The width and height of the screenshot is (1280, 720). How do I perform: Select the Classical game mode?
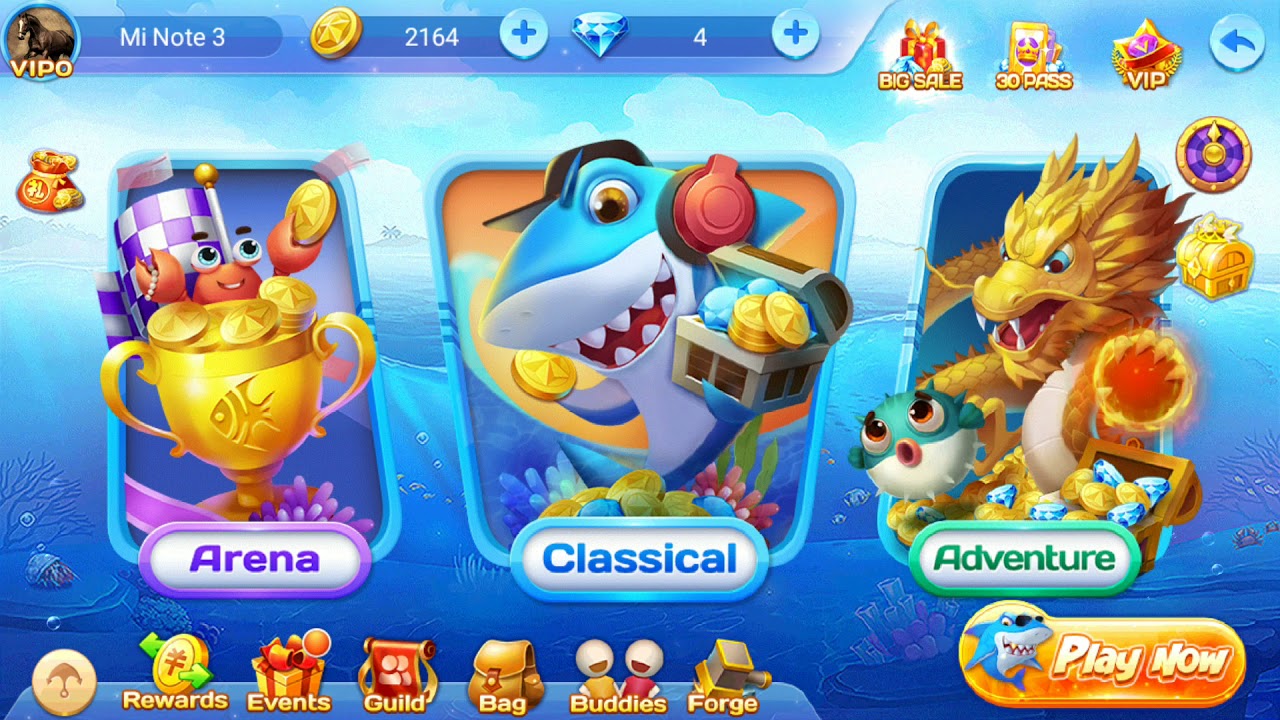639,559
